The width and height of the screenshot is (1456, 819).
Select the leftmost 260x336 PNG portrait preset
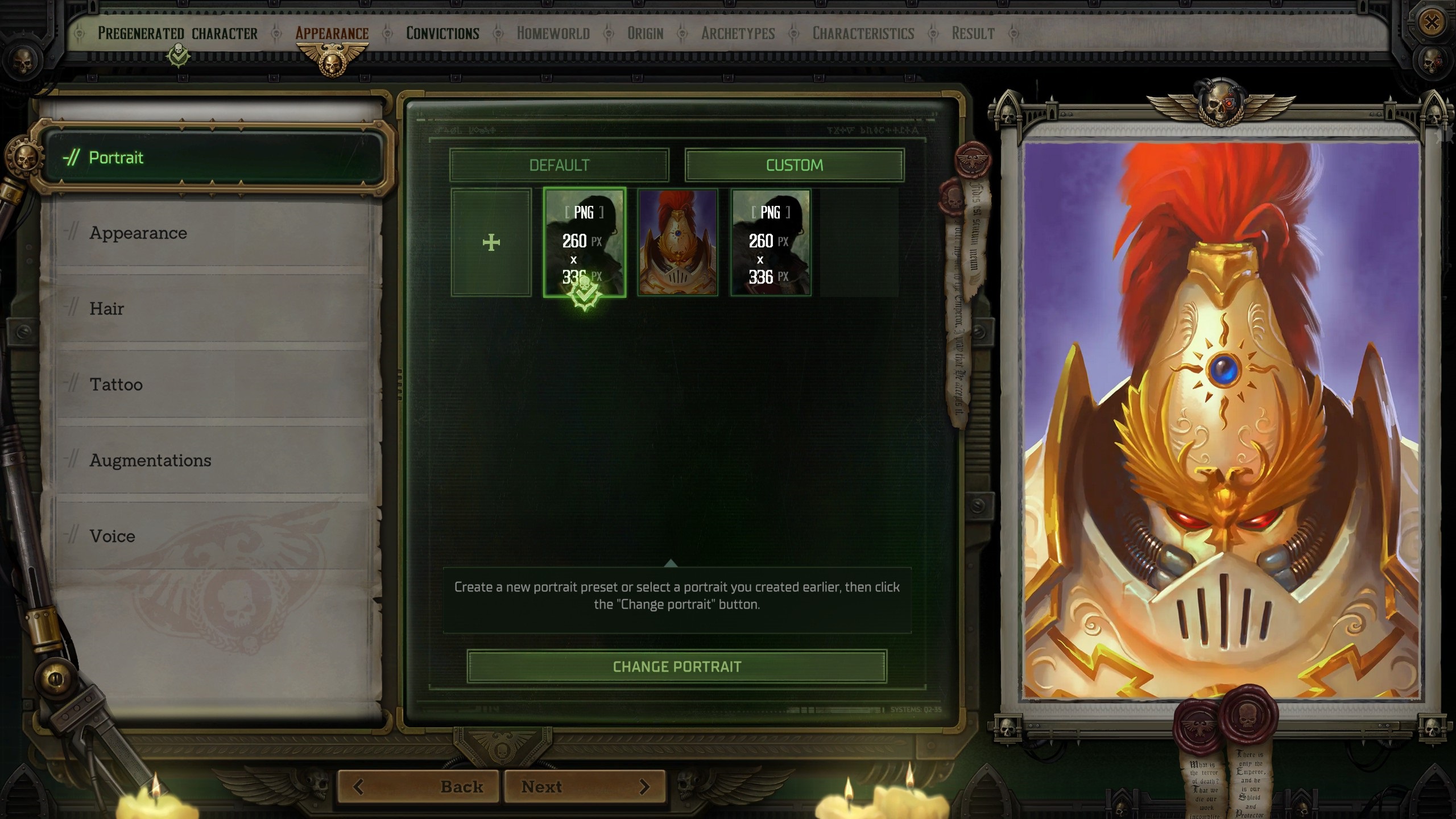pos(585,242)
